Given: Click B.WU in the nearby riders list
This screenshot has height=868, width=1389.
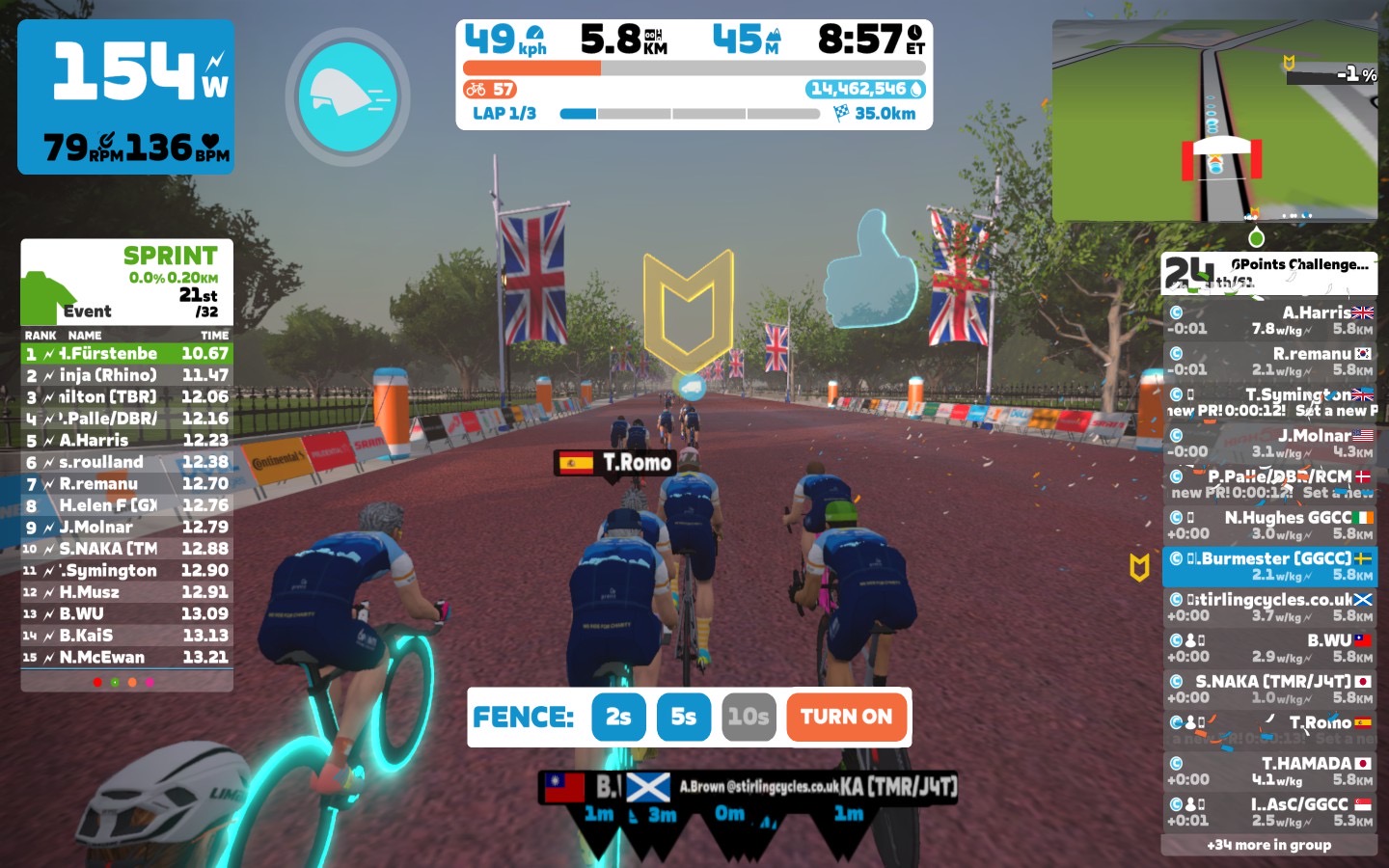Looking at the screenshot, I should [1268, 648].
